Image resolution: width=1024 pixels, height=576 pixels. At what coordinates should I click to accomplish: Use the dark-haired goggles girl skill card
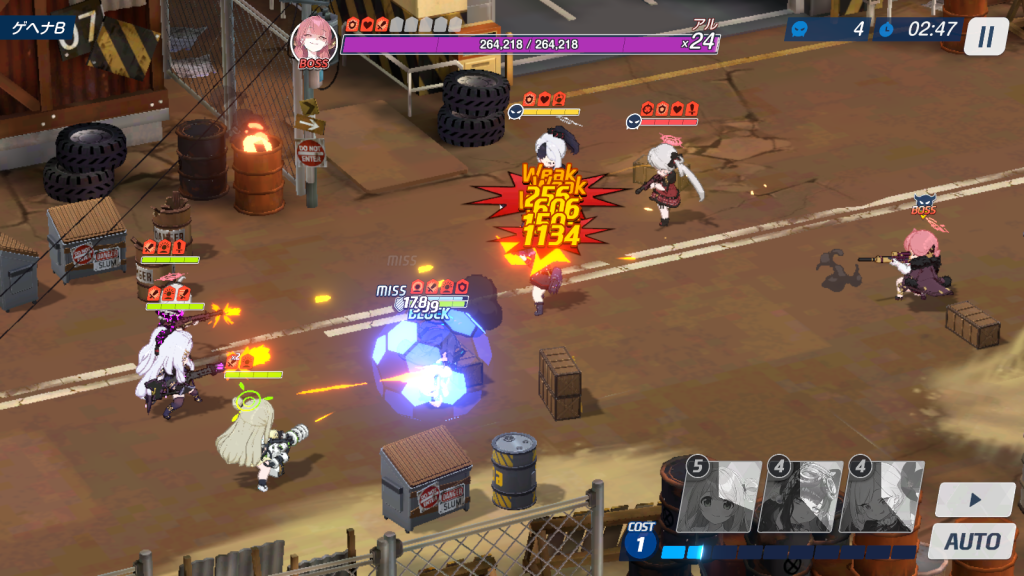click(x=799, y=495)
